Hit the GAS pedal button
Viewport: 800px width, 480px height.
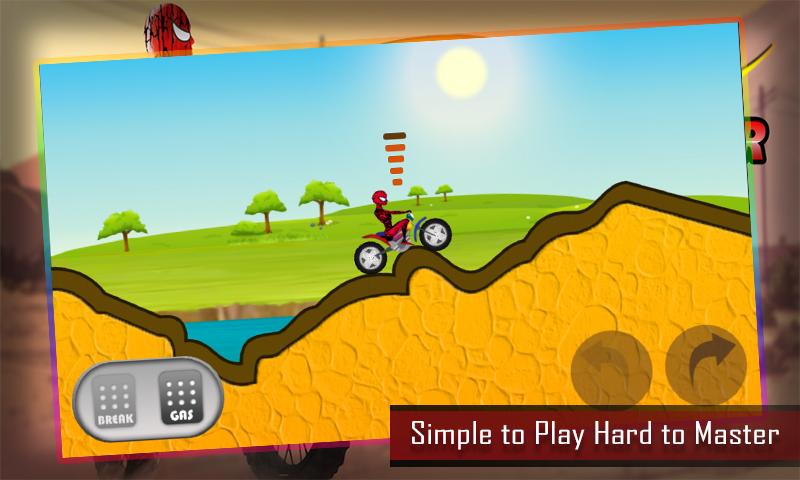180,398
